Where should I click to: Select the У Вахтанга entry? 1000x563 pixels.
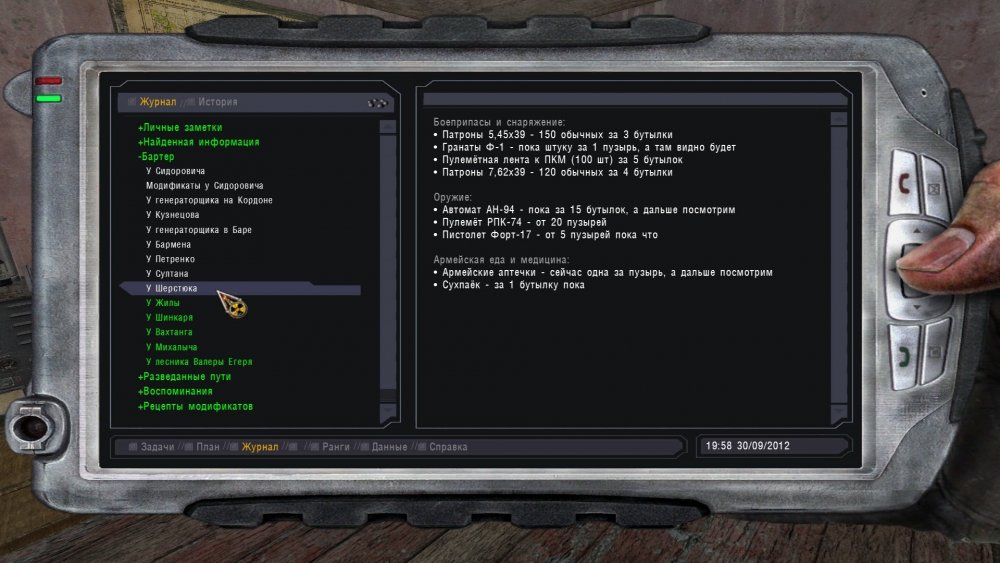point(169,331)
